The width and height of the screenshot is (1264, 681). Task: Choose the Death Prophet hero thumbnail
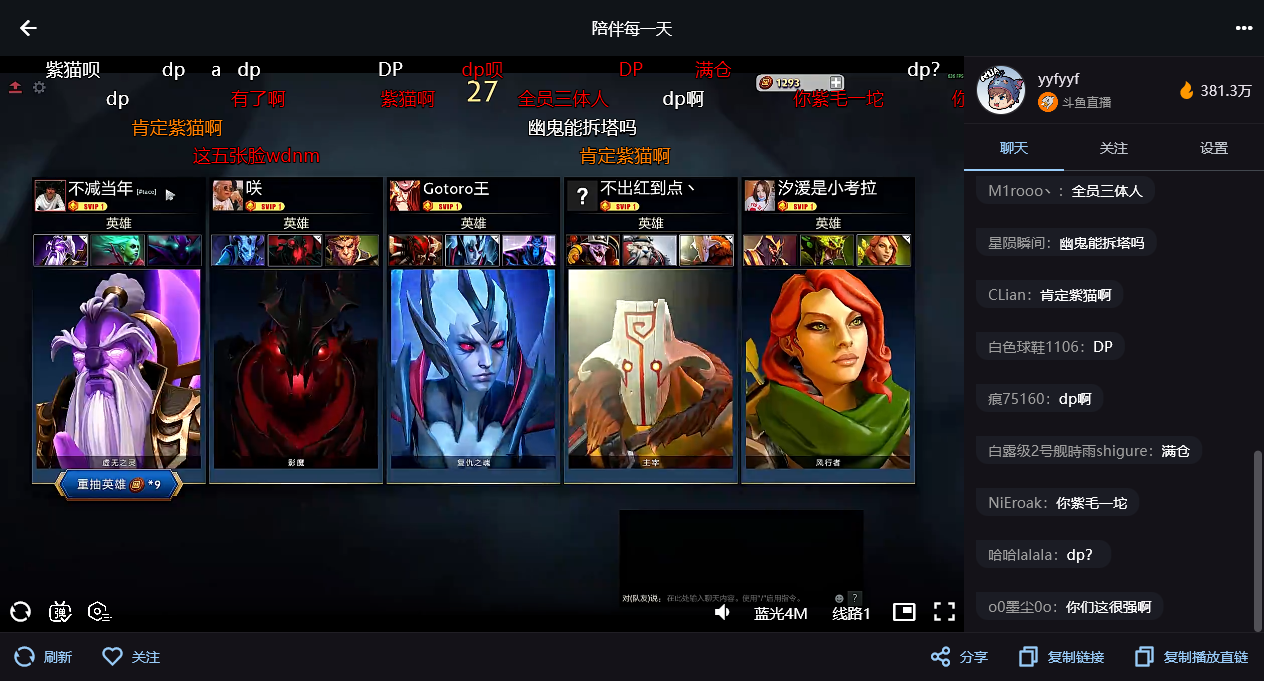pos(118,250)
